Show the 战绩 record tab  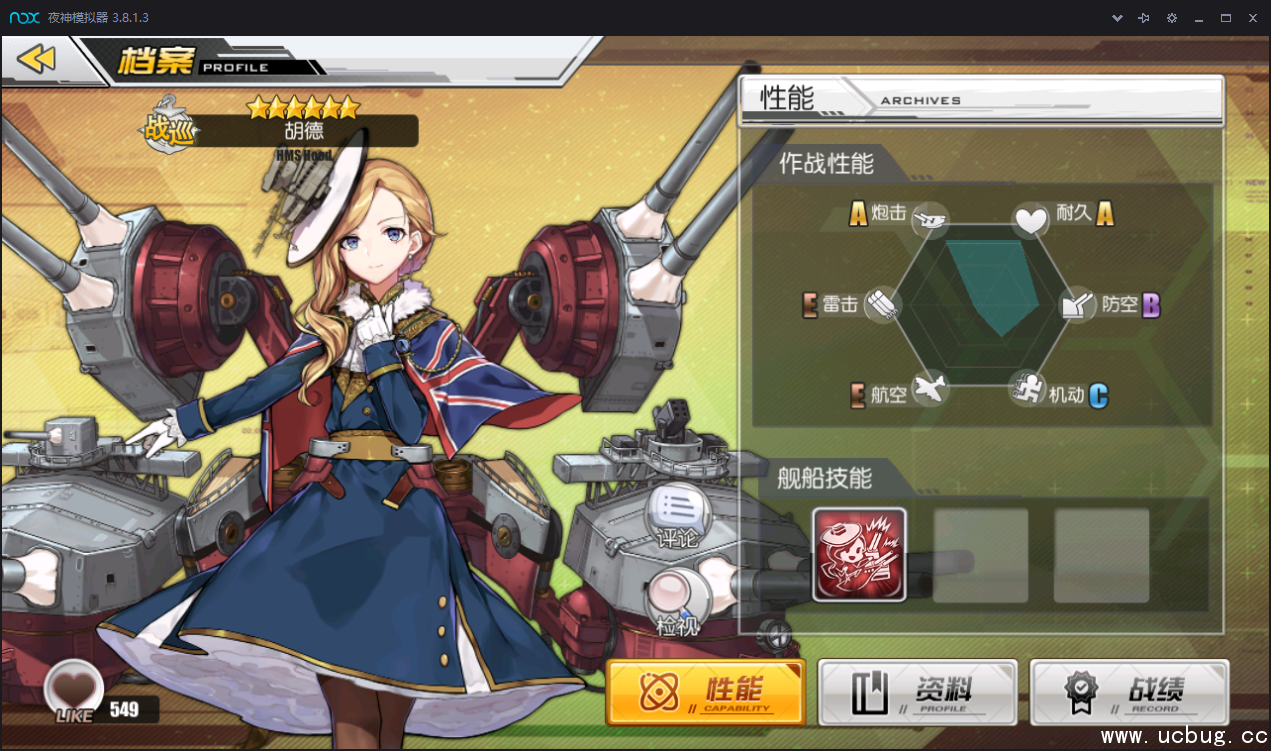(1129, 691)
